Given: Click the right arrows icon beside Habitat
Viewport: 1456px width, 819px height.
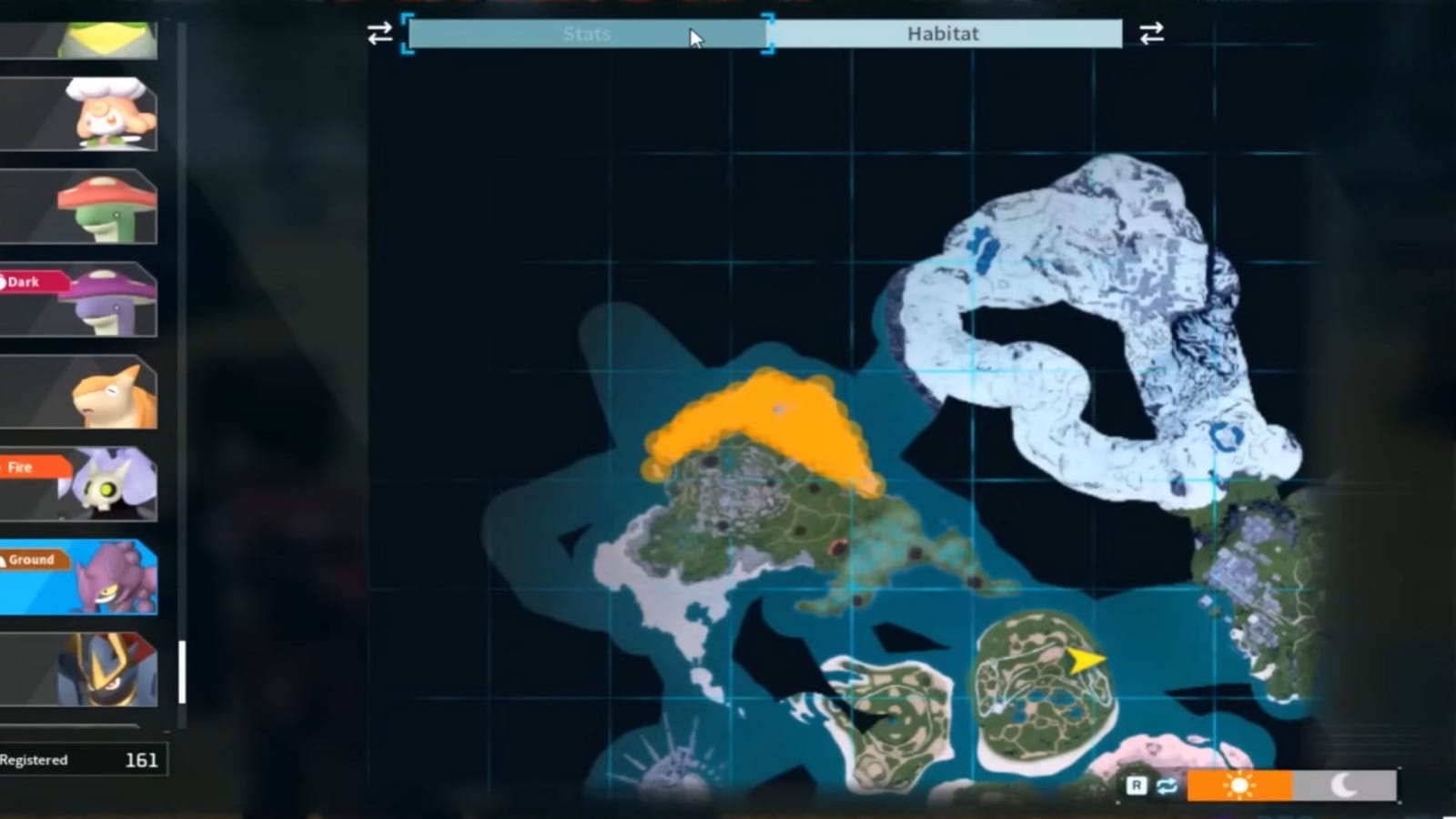Looking at the screenshot, I should point(1150,35).
